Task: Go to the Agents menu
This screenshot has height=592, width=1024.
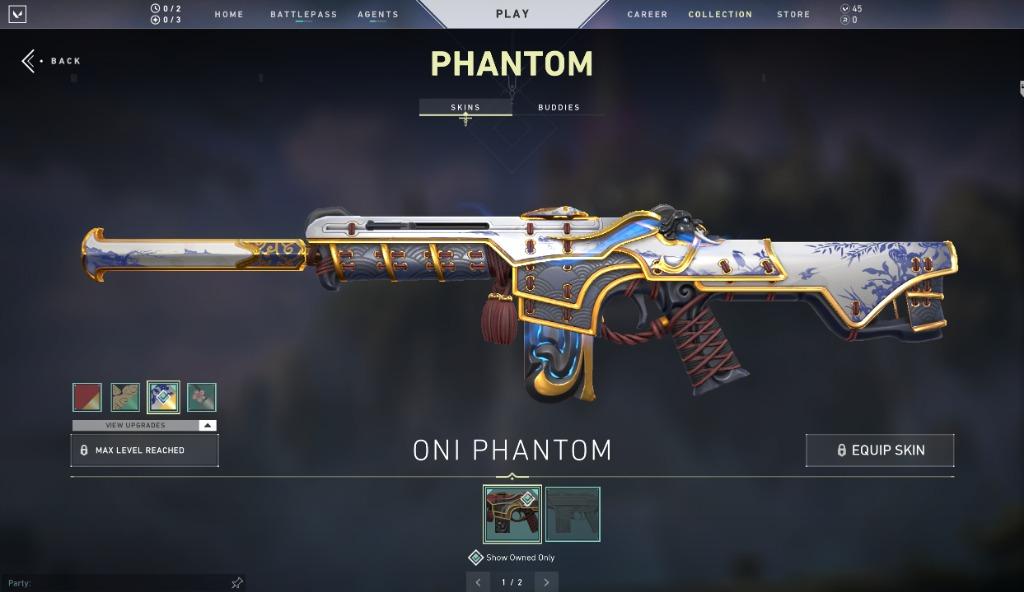Action: coord(378,15)
